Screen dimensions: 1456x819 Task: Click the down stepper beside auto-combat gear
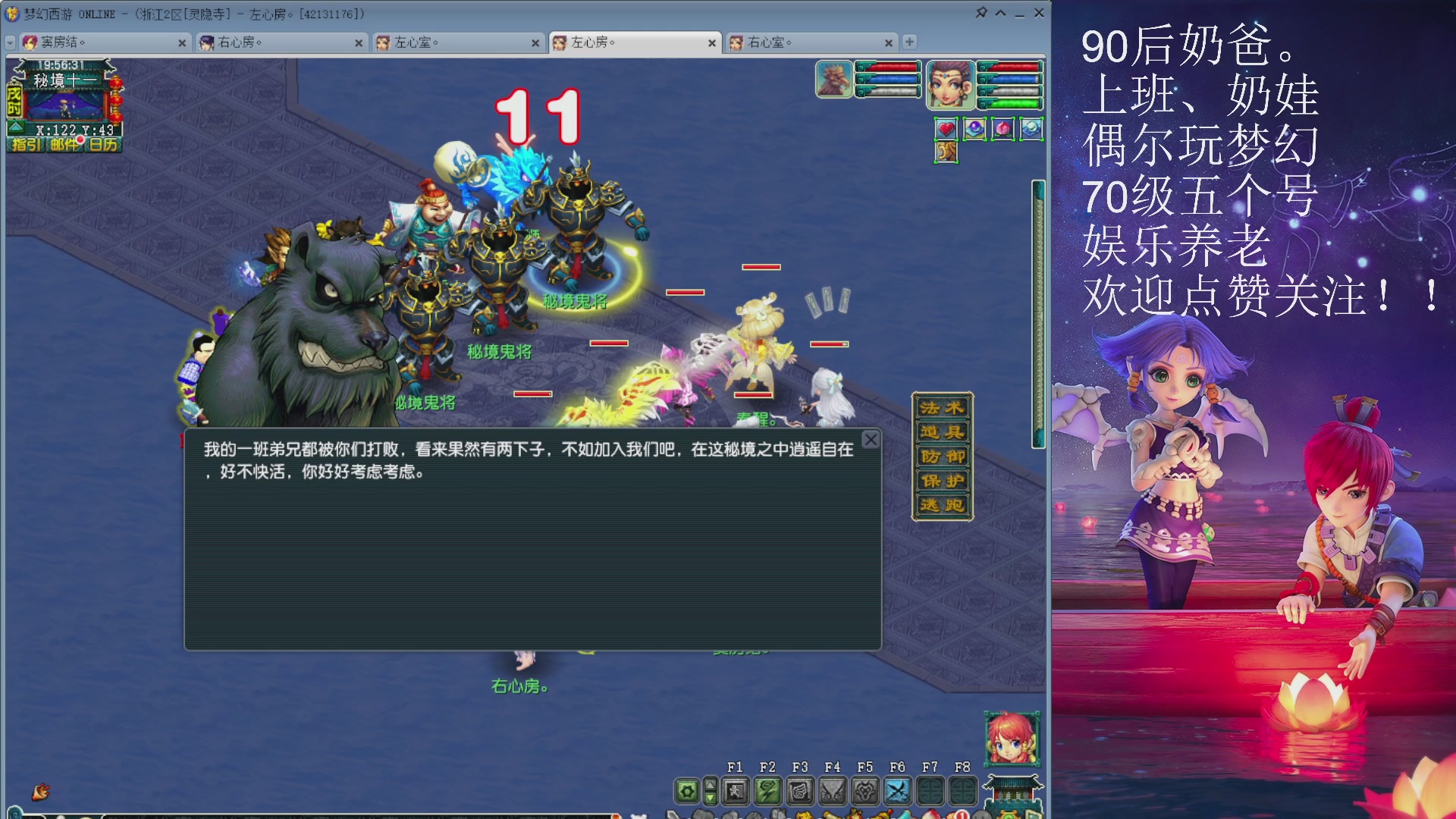(710, 797)
